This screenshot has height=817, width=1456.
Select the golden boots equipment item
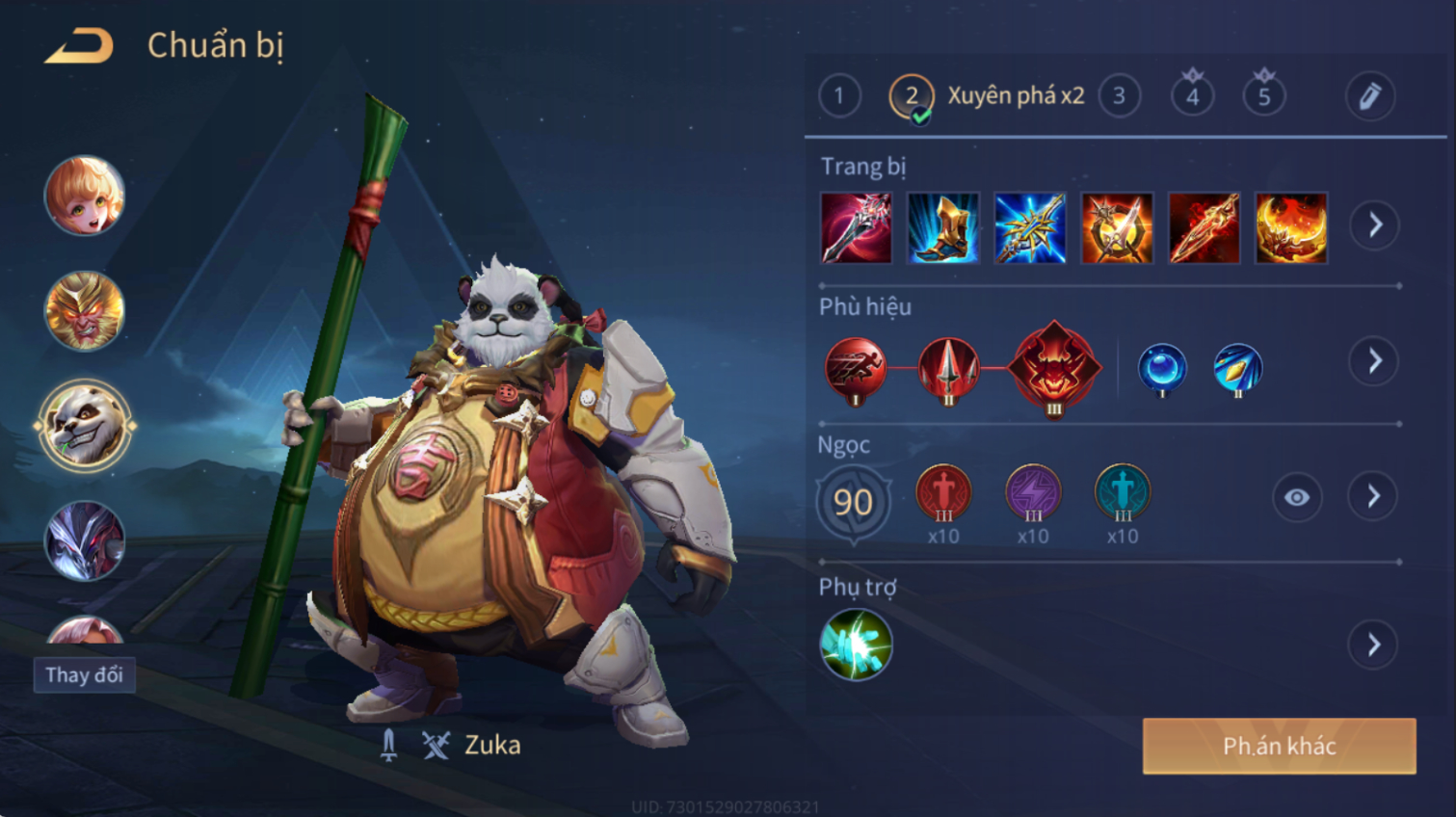[x=942, y=228]
